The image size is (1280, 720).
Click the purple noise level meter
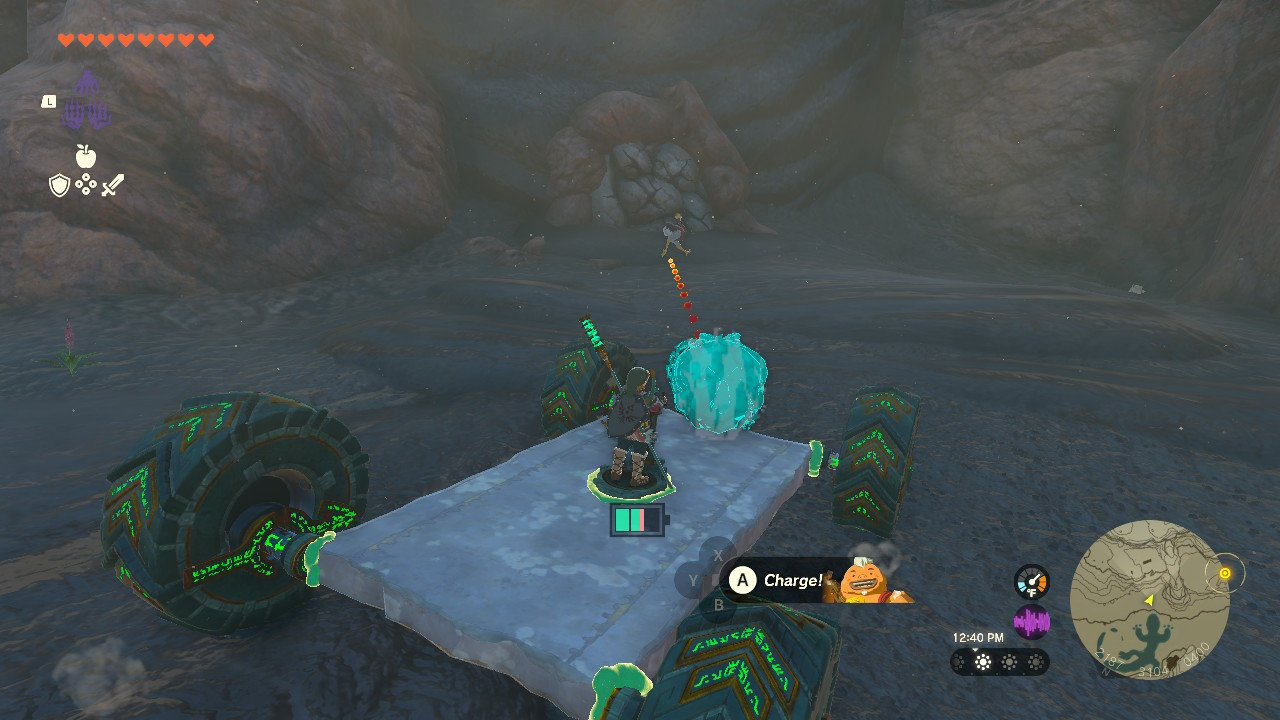pyautogui.click(x=1030, y=621)
